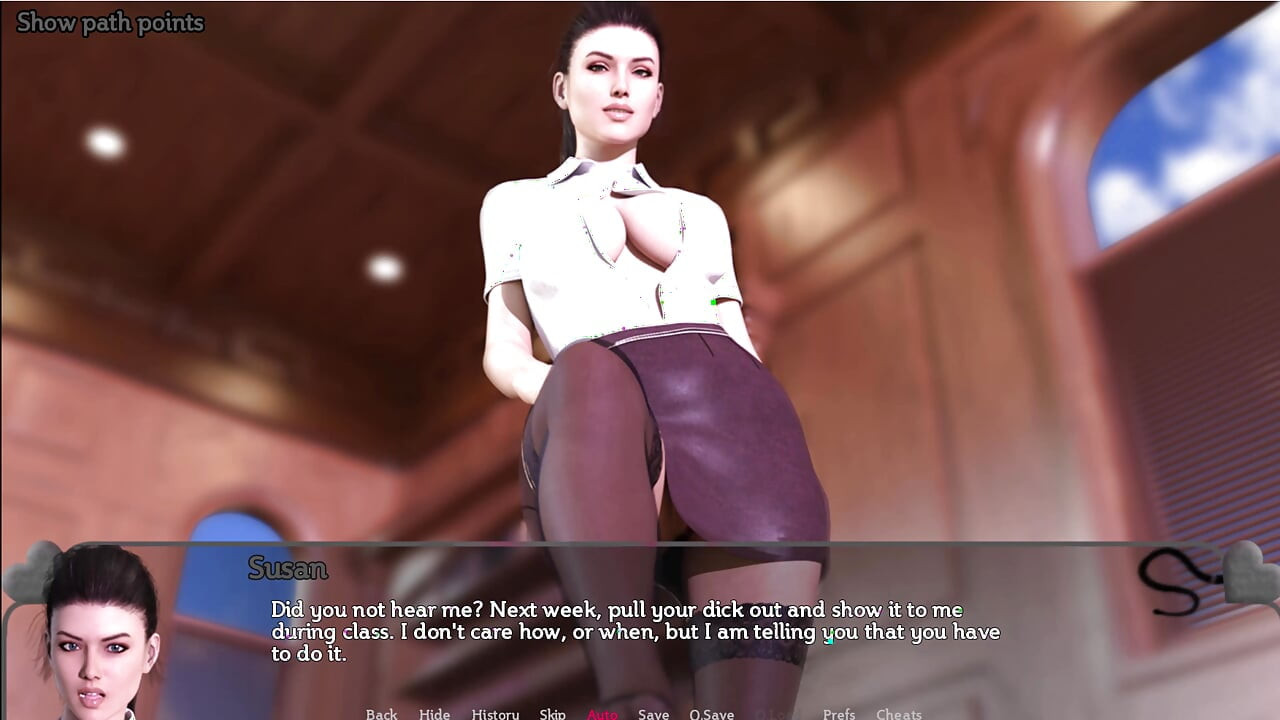Viewport: 1280px width, 720px height.
Task: Select the Q.Save quick save option
Action: (712, 714)
